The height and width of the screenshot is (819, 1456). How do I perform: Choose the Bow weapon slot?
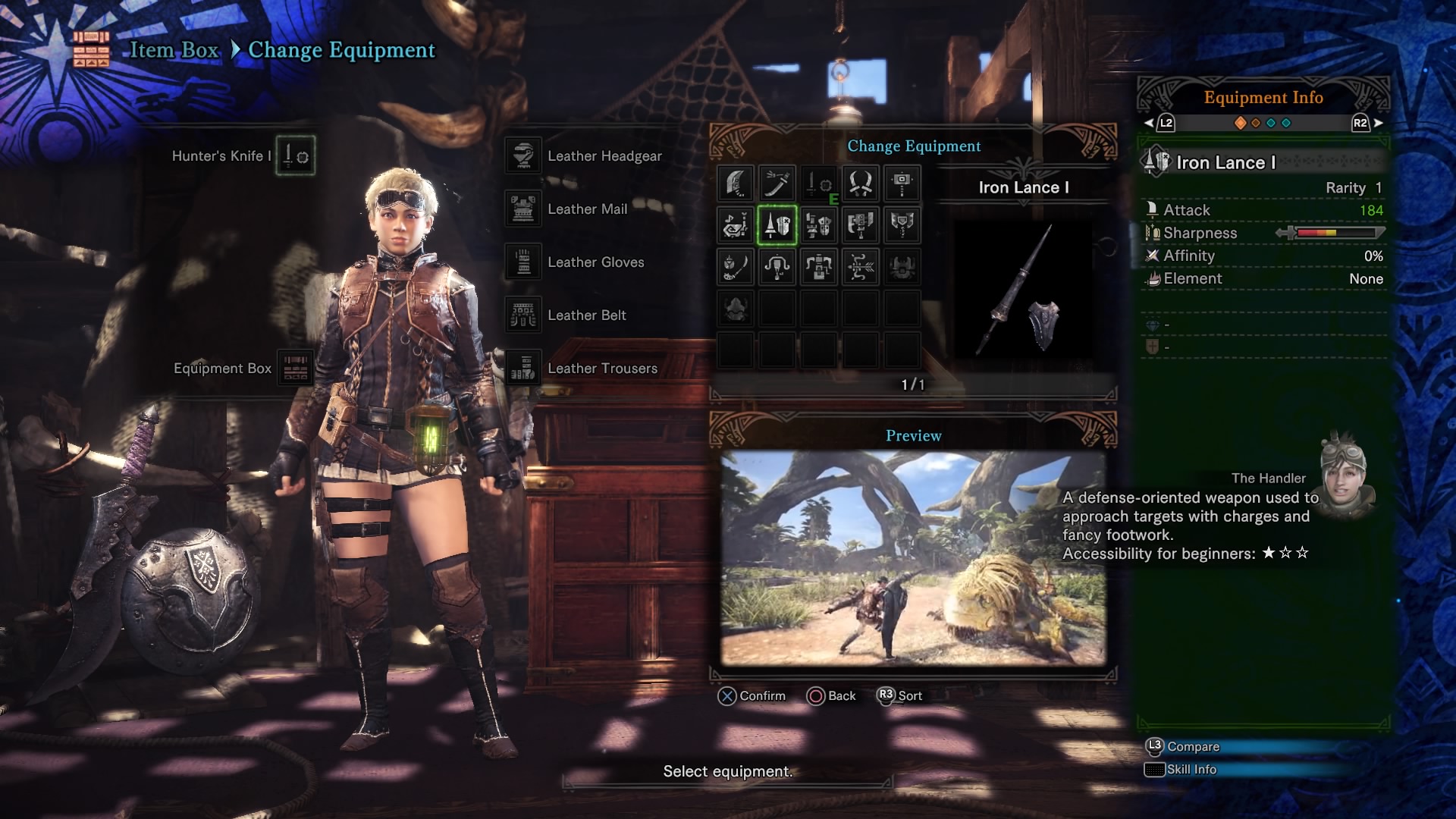(x=861, y=267)
